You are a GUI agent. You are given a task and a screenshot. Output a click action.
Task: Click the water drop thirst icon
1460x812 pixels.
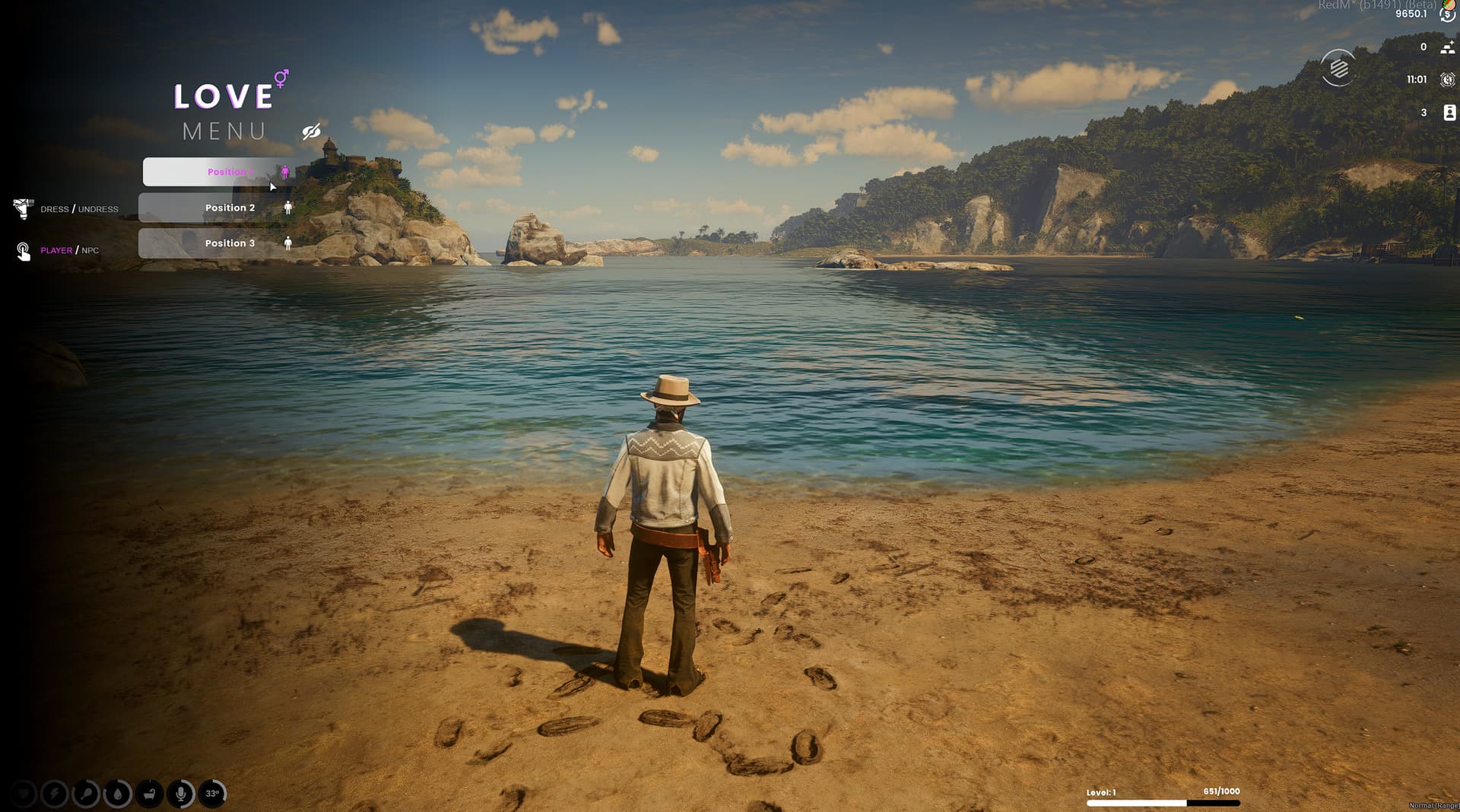[117, 794]
